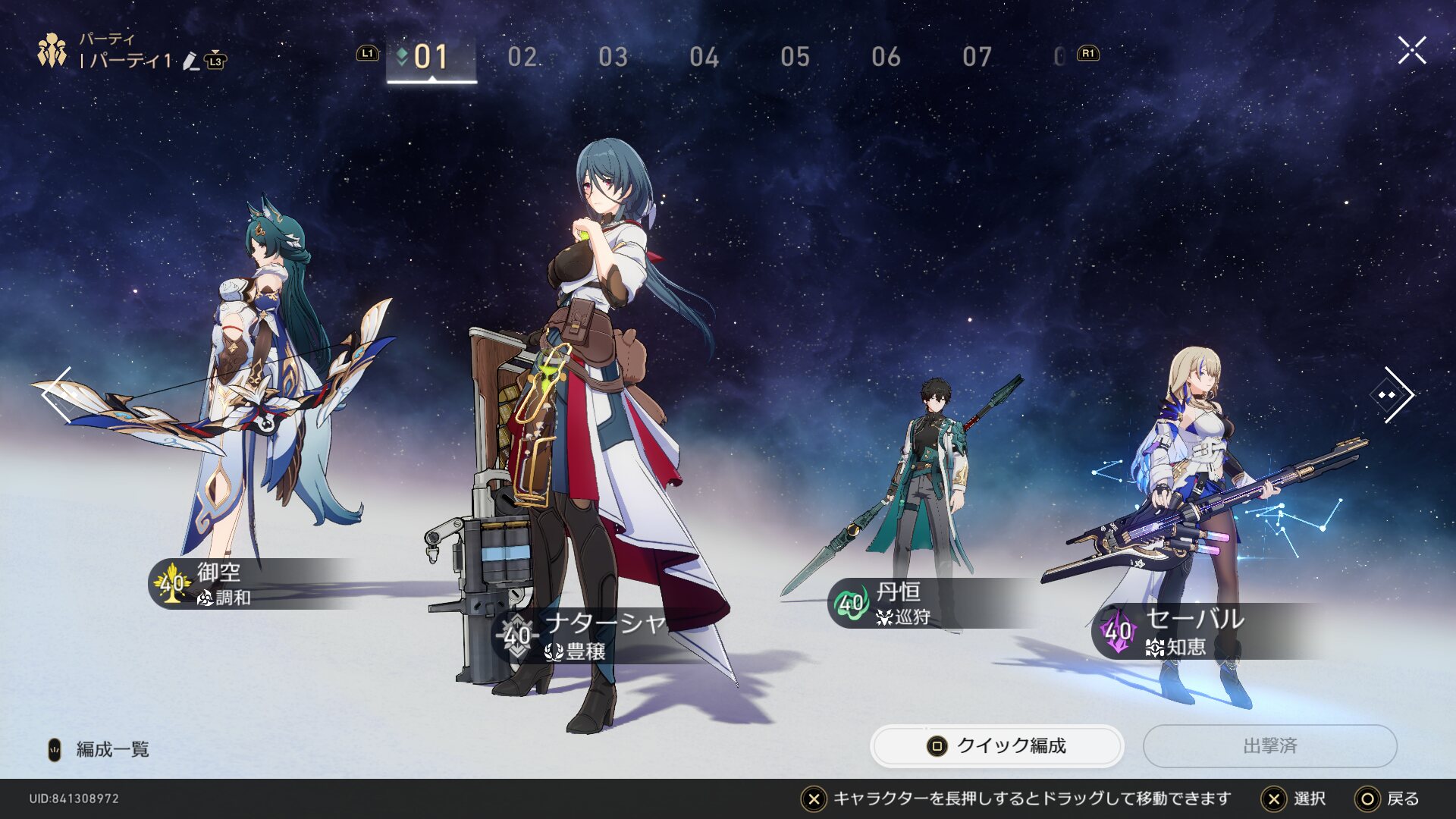Click the クイック編成 quick formation button
1456x819 pixels.
click(996, 746)
